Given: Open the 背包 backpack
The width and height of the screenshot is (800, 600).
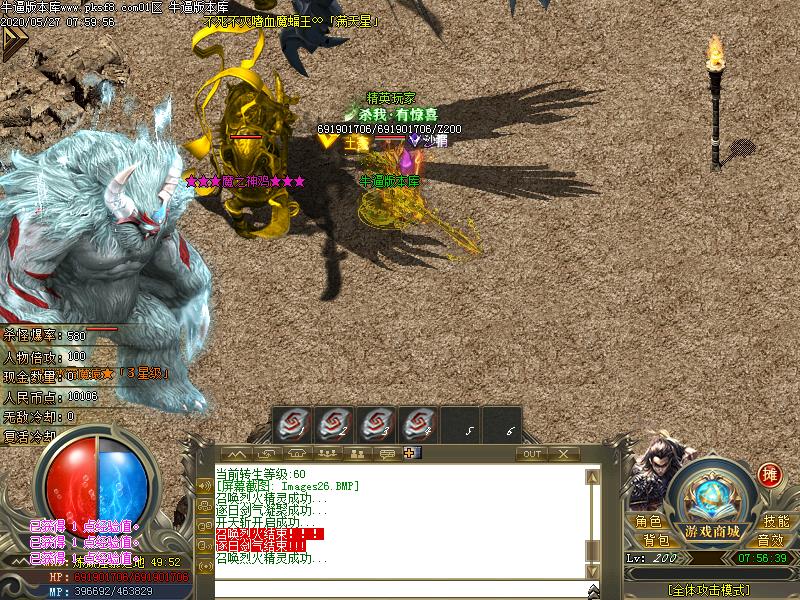Looking at the screenshot, I should click(x=656, y=540).
